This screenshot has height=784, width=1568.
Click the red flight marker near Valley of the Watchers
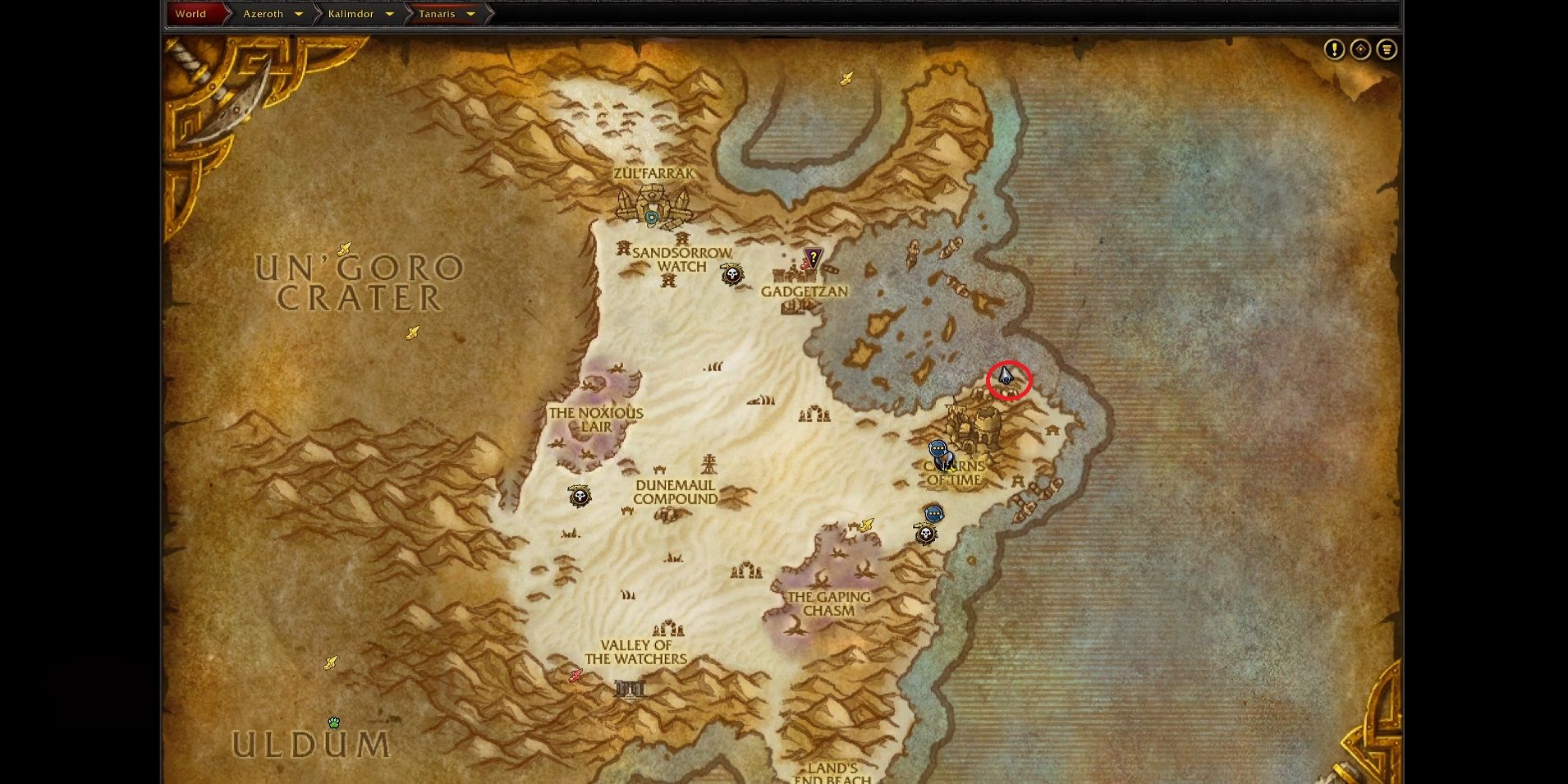coord(575,675)
